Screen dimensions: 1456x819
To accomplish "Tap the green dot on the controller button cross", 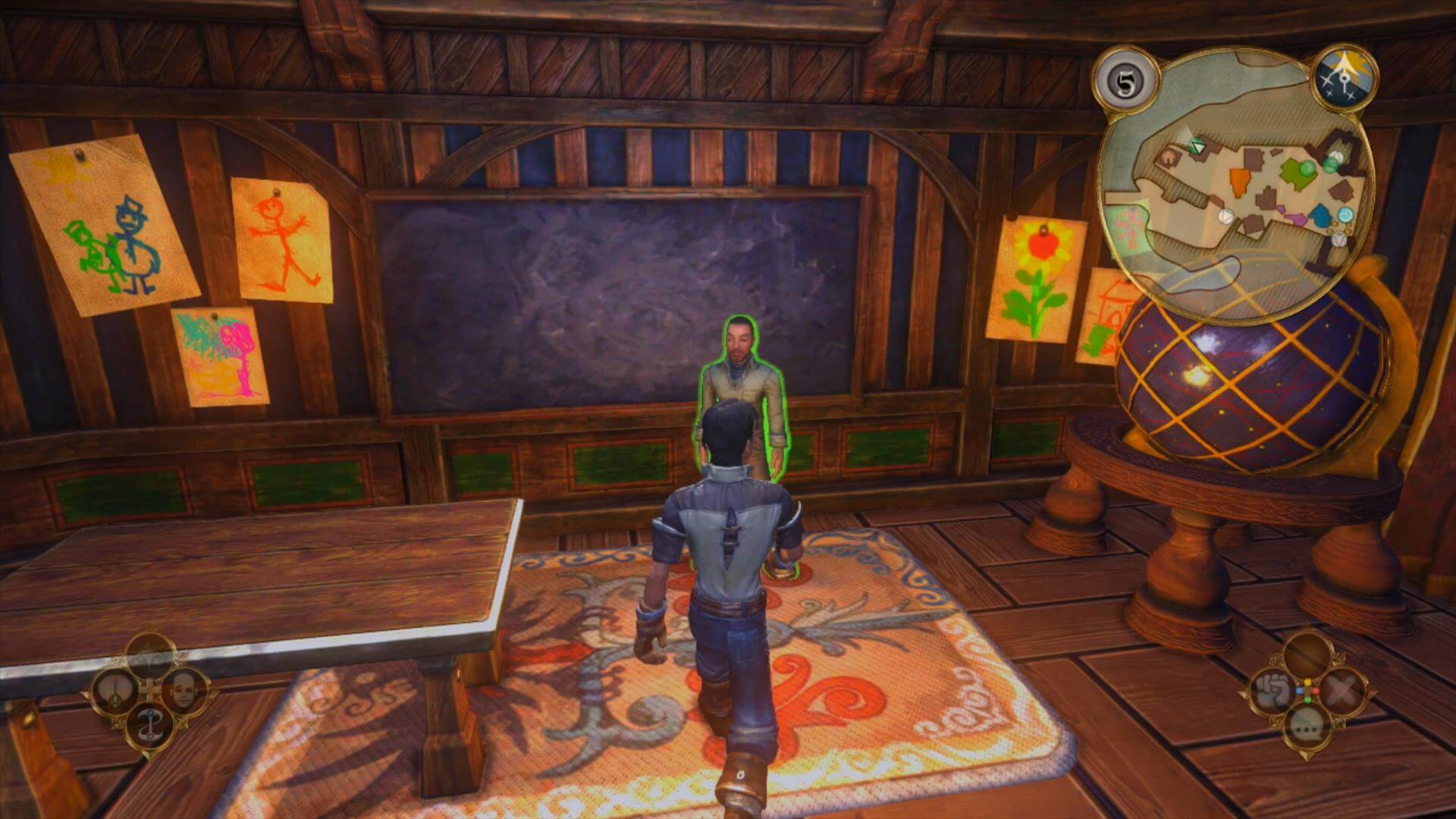I will pyautogui.click(x=1307, y=701).
